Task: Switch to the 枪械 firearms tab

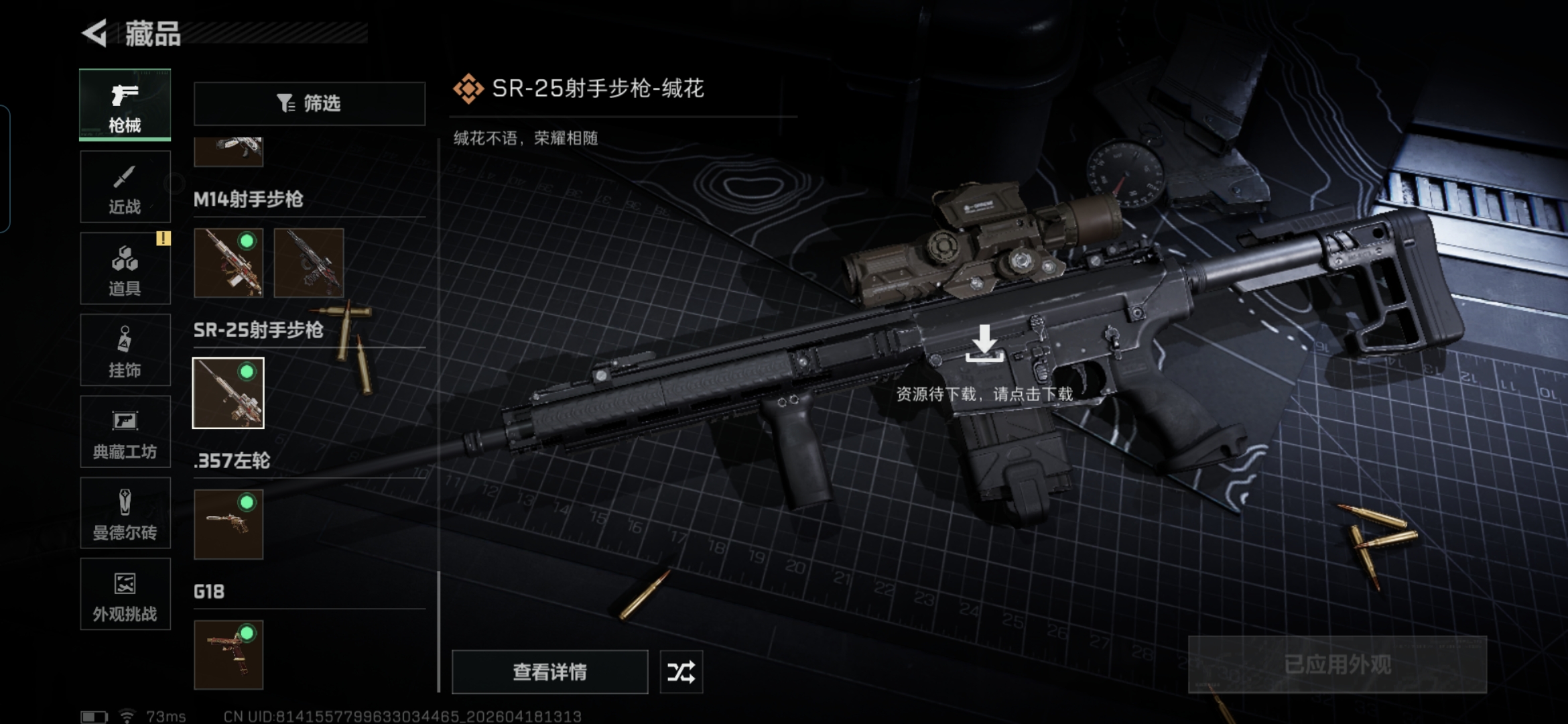Action: [125, 105]
